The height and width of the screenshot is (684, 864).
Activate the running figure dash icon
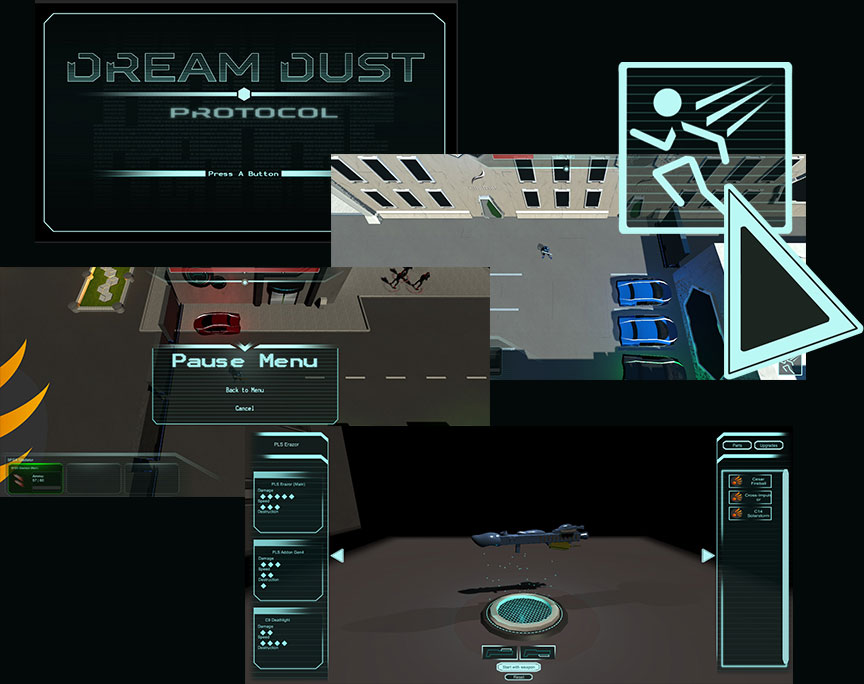click(704, 147)
